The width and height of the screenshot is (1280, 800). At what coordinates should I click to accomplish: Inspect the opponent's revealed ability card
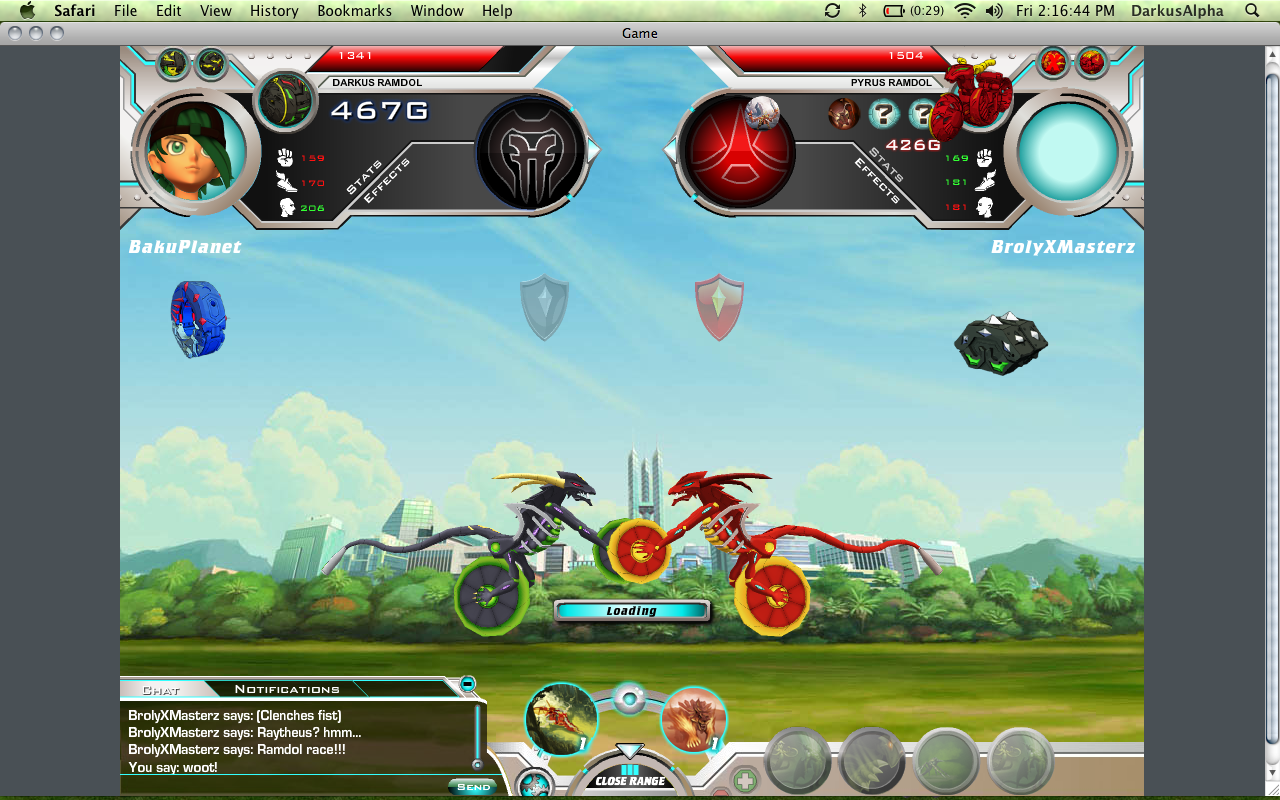(843, 114)
